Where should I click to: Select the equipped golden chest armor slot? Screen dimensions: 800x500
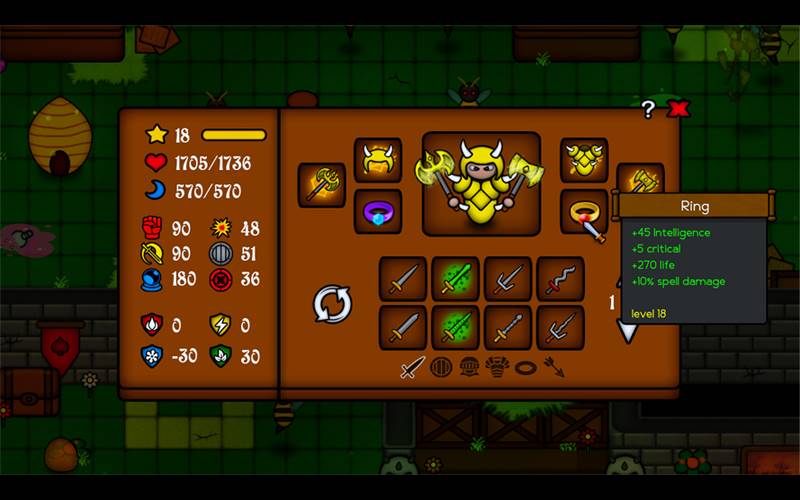tap(584, 161)
